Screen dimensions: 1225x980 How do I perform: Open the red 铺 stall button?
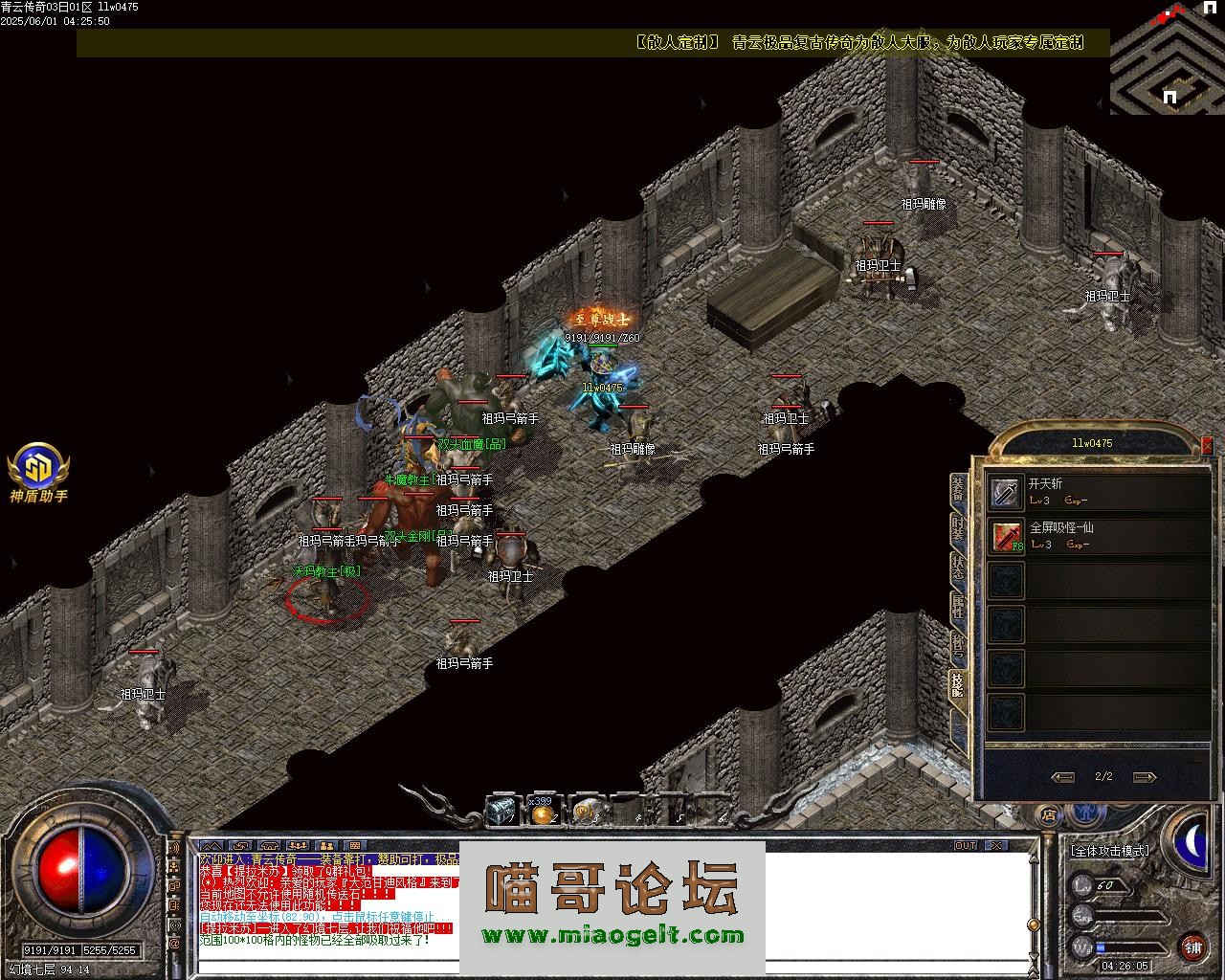1192,947
